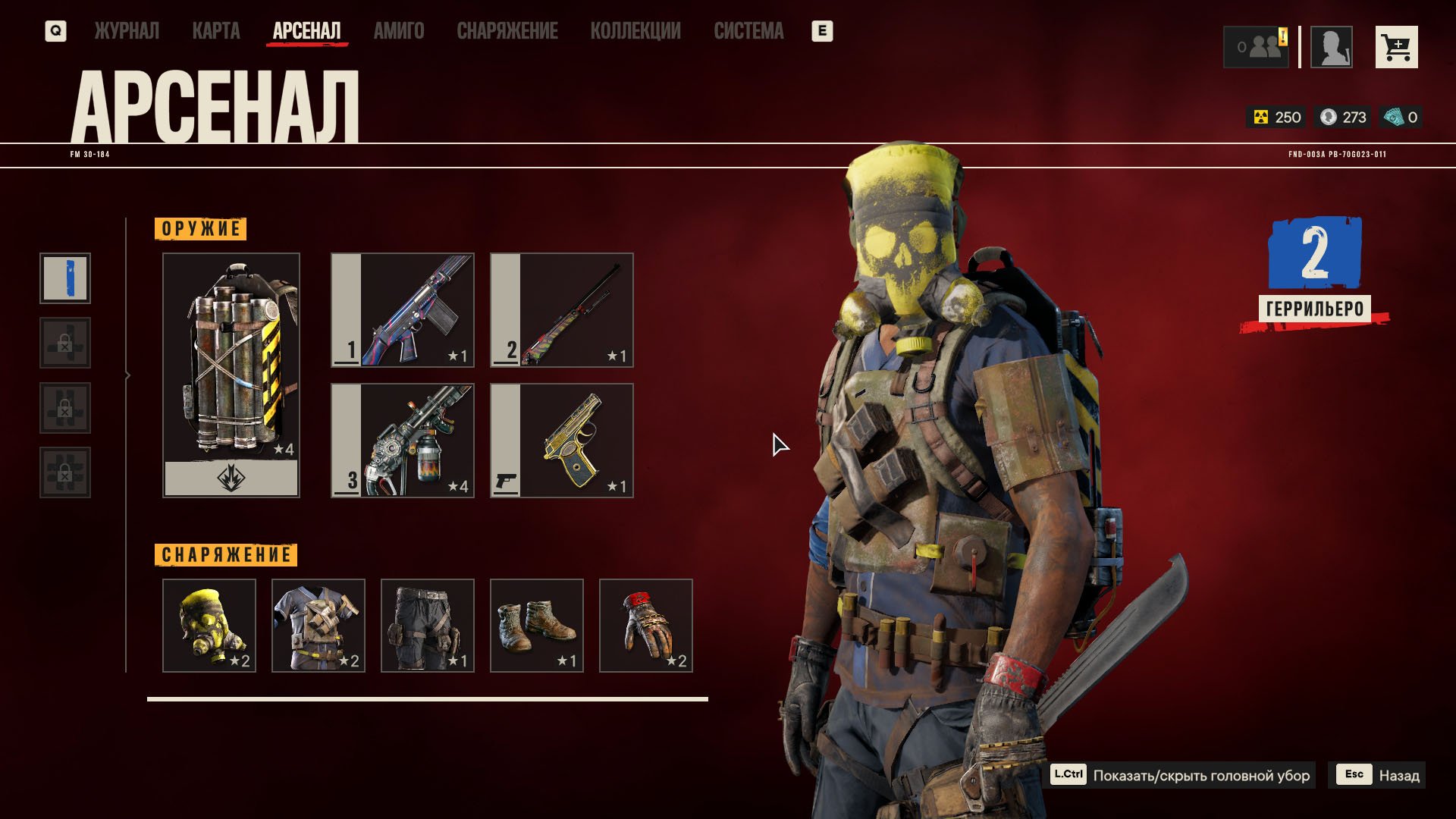This screenshot has width=1456, height=819.
Task: Select the long rifle in slot 2
Action: pyautogui.click(x=562, y=310)
